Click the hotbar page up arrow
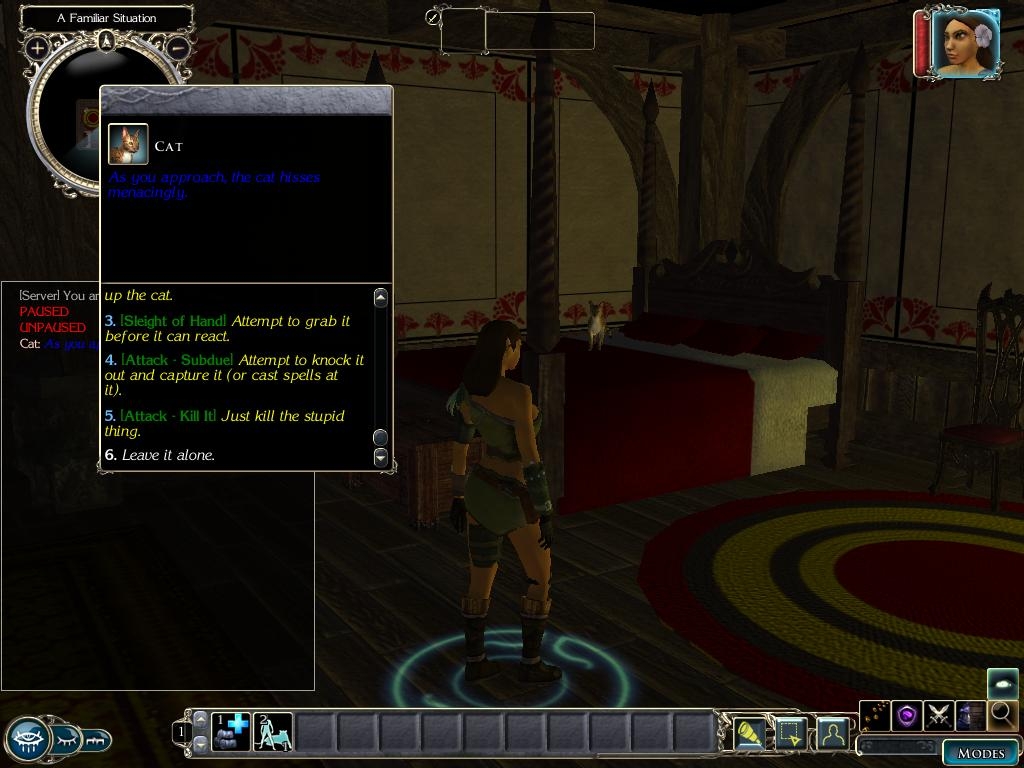Viewport: 1024px width, 768px height. (200, 719)
